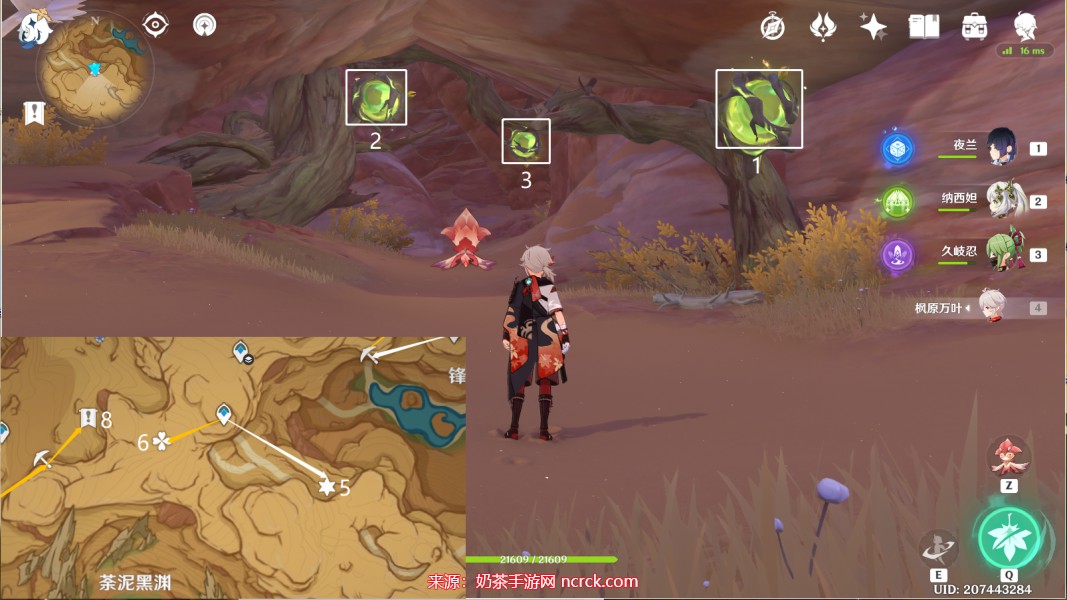Switch to party member 纳西妲
This screenshot has width=1067, height=600.
pos(1001,200)
